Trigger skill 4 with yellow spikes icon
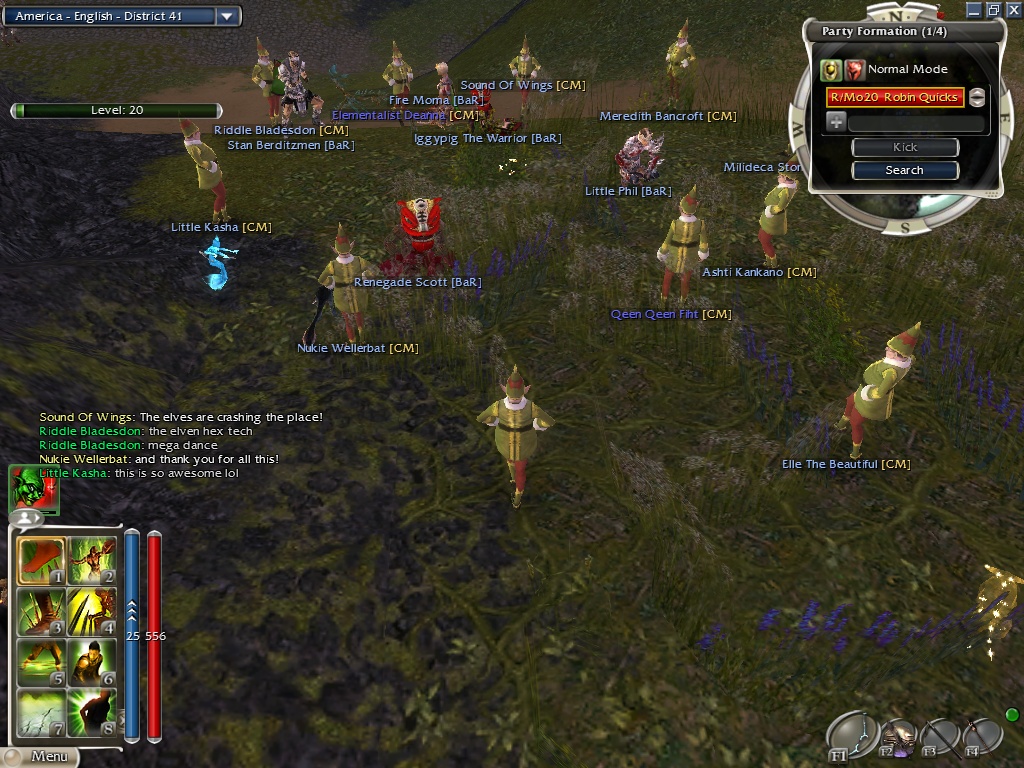 point(91,612)
